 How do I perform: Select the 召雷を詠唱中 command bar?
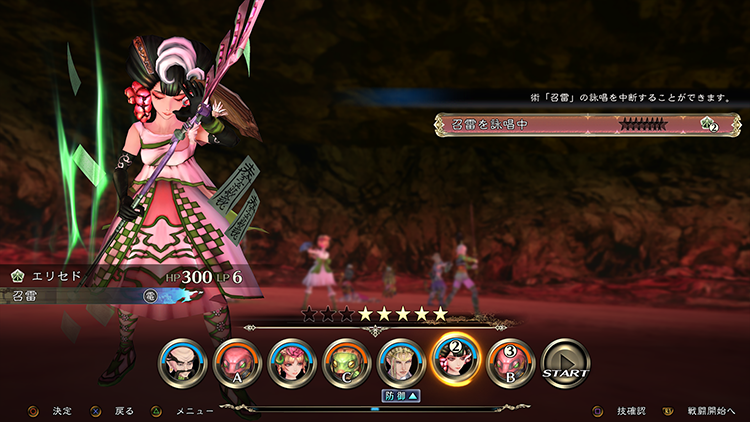point(587,125)
